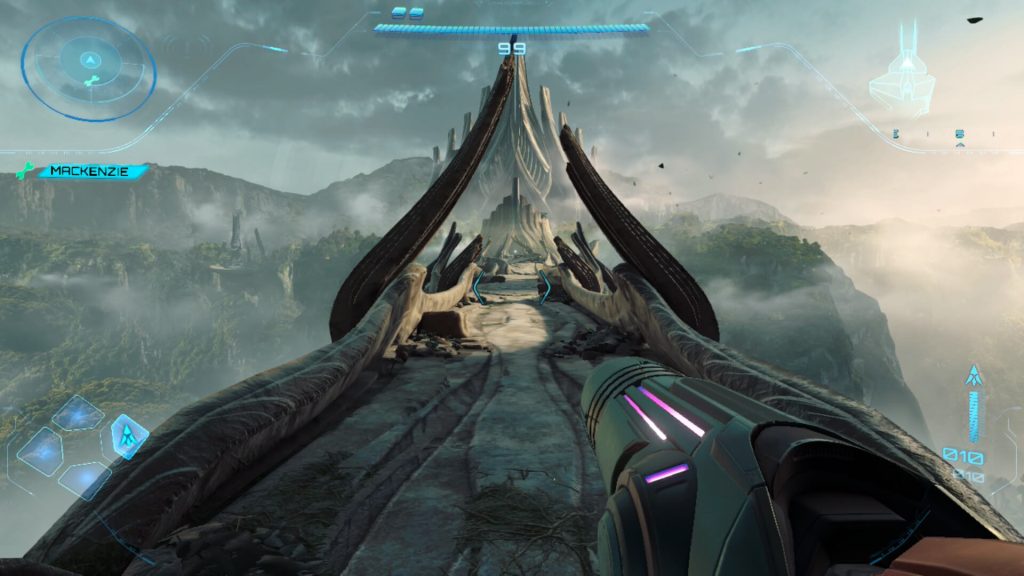Click the missile icon above the ammo count
This screenshot has height=576, width=1024.
coord(971,377)
